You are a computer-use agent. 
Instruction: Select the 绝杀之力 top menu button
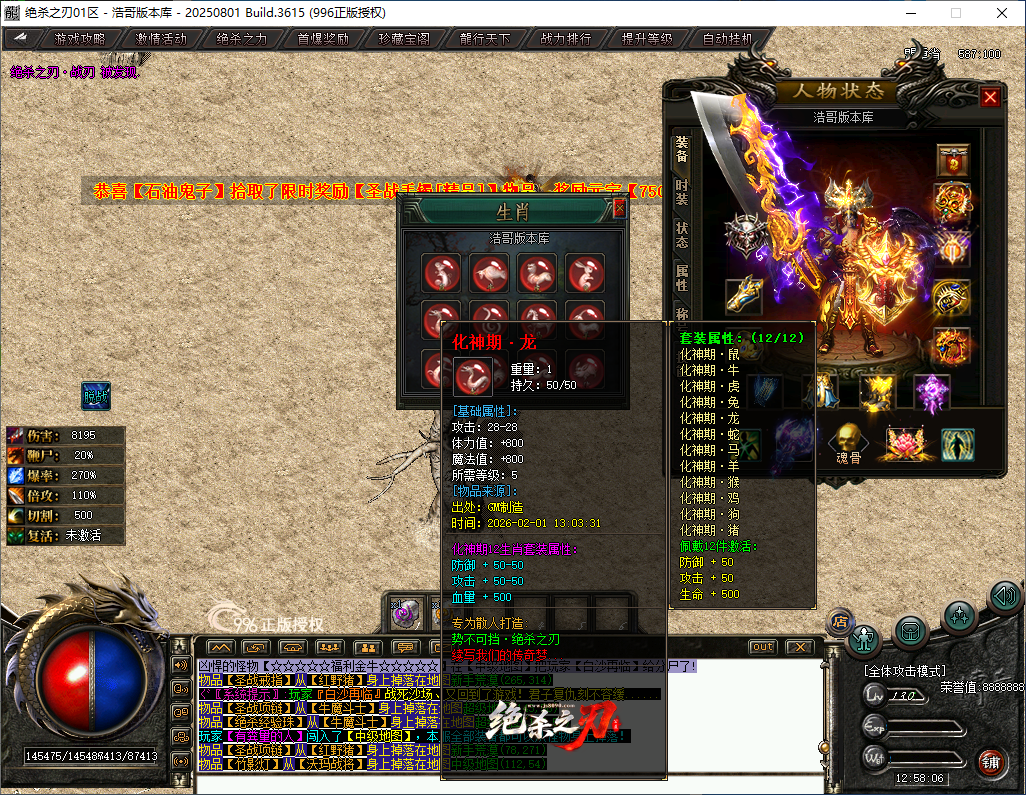coord(242,39)
